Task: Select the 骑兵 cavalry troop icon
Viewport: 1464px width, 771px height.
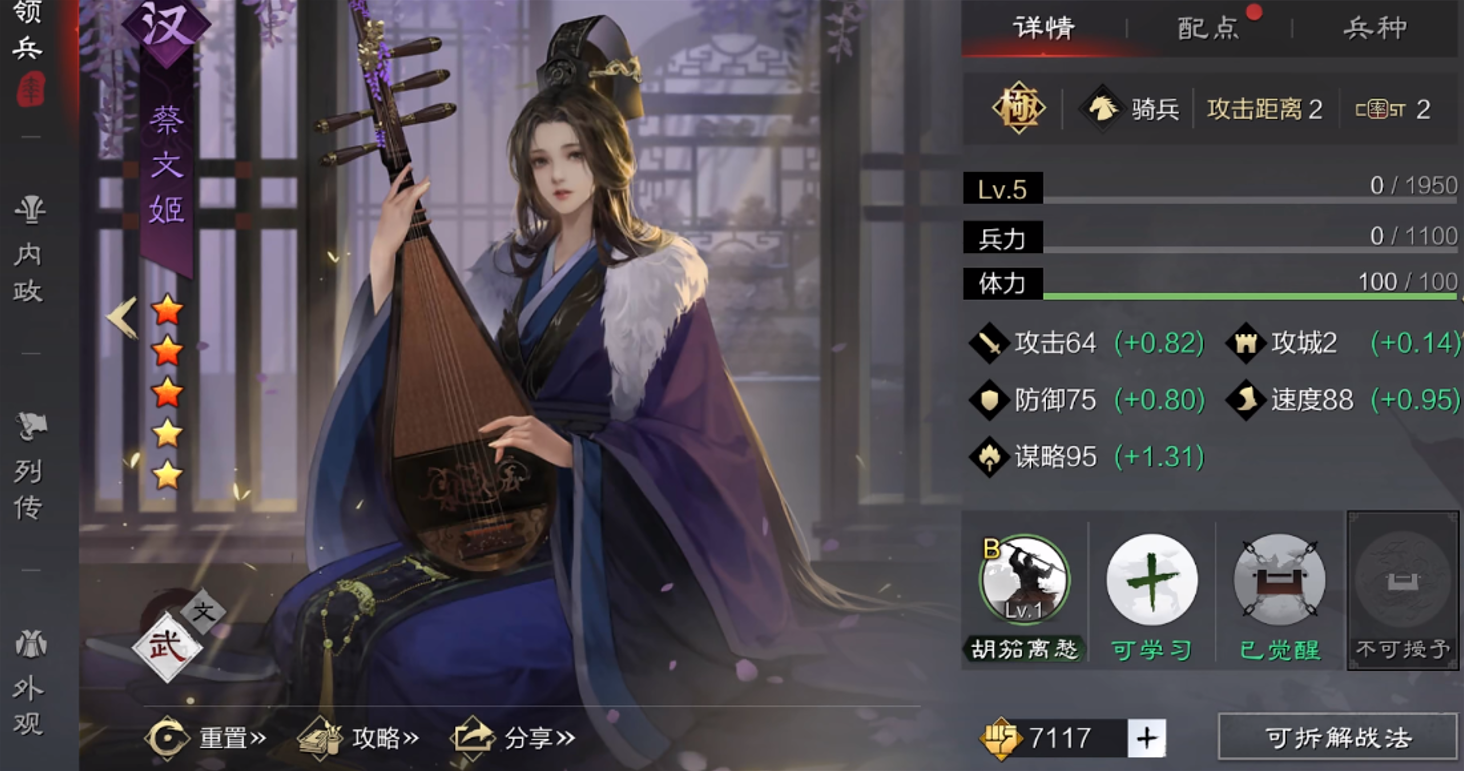Action: click(x=1102, y=109)
